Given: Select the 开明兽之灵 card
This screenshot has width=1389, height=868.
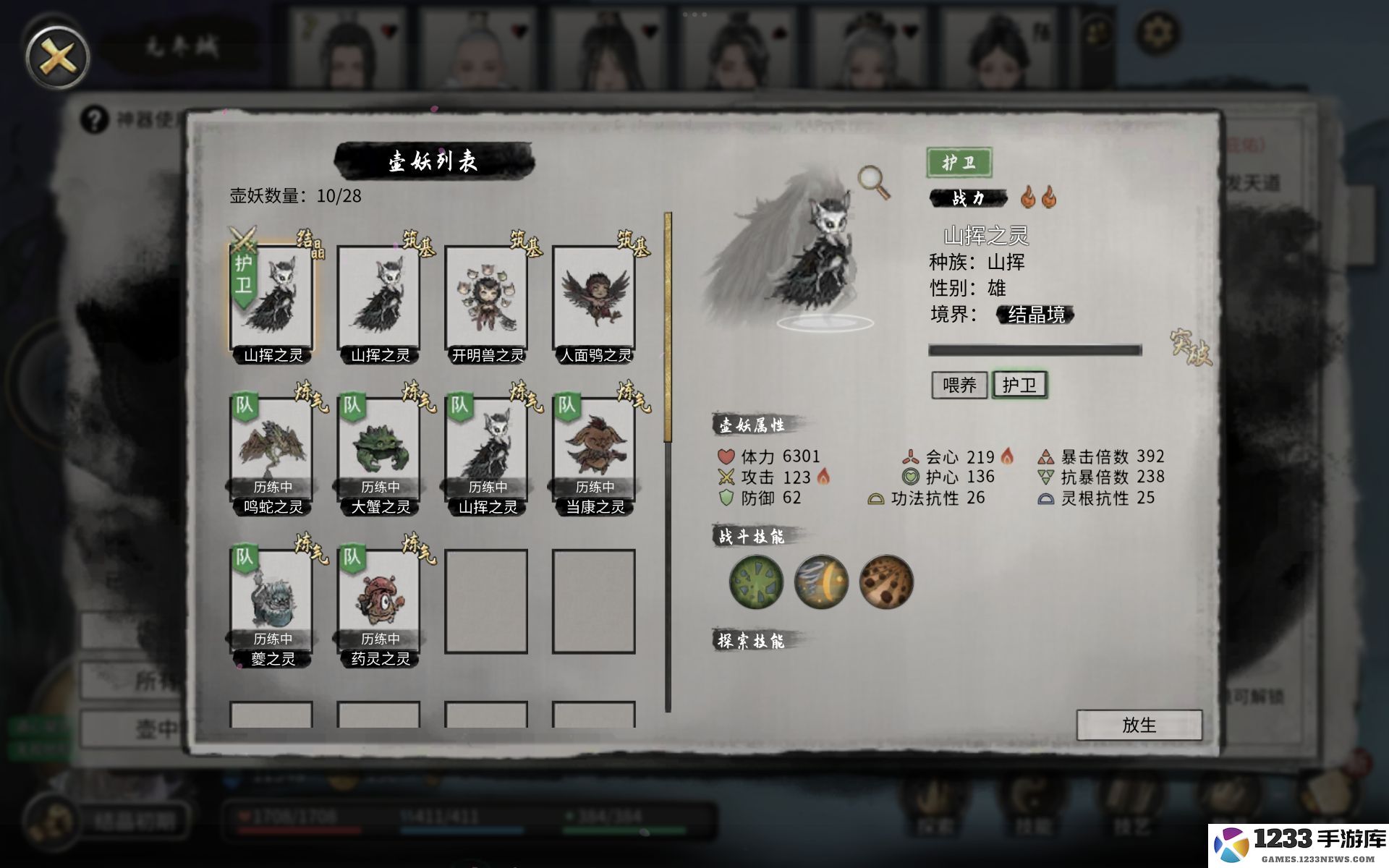Looking at the screenshot, I should point(486,300).
